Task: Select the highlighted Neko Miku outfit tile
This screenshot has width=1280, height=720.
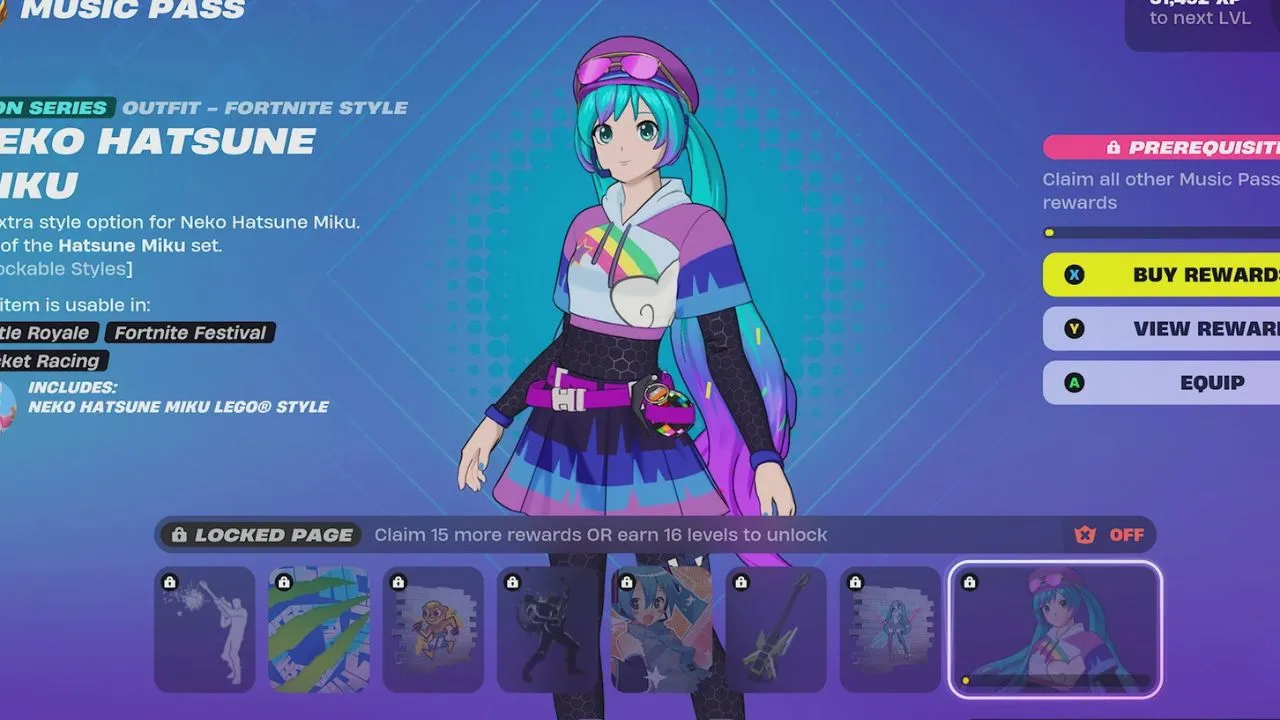Action: pyautogui.click(x=1055, y=629)
